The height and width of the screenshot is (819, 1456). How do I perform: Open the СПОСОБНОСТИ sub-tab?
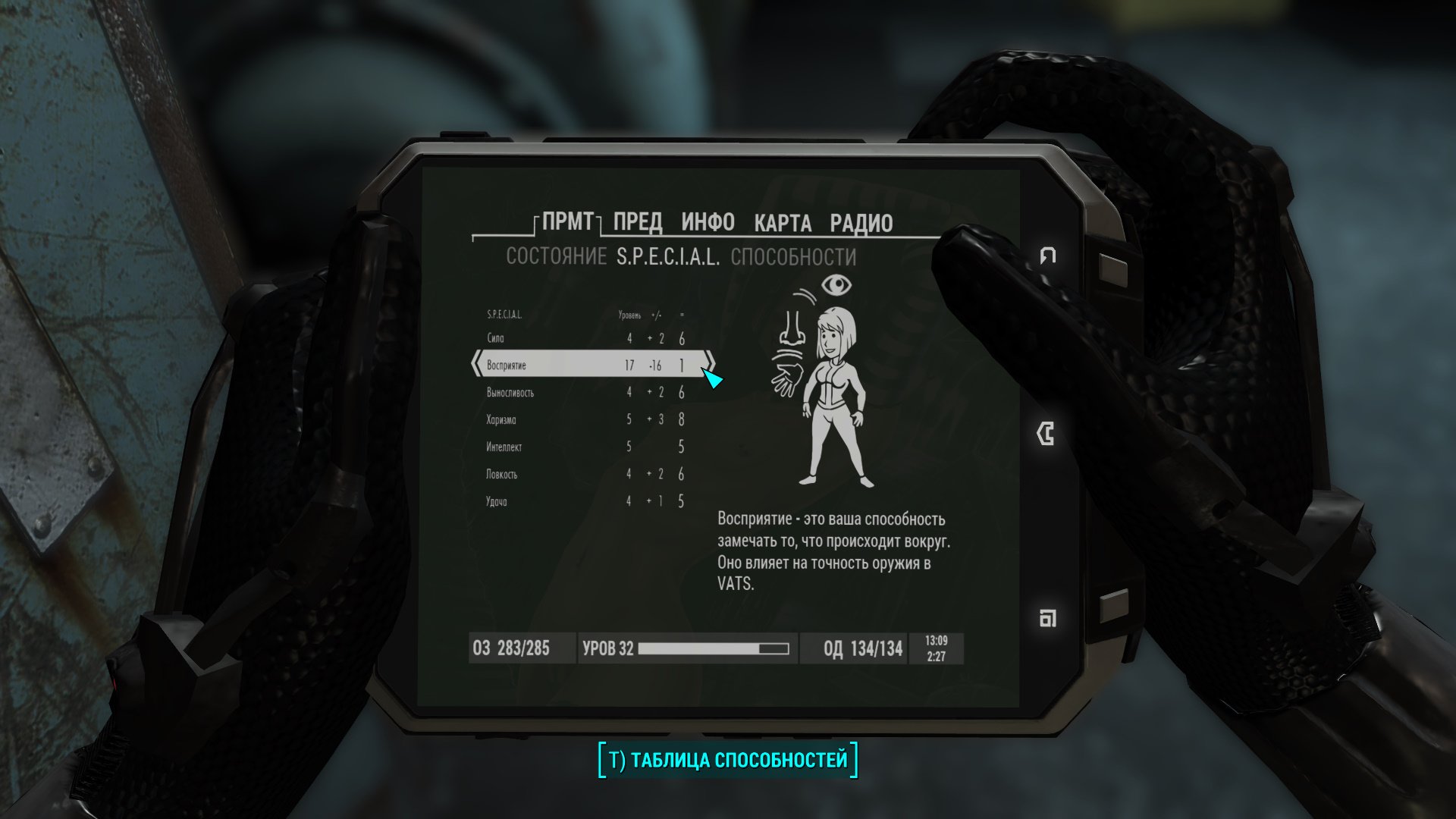(793, 258)
